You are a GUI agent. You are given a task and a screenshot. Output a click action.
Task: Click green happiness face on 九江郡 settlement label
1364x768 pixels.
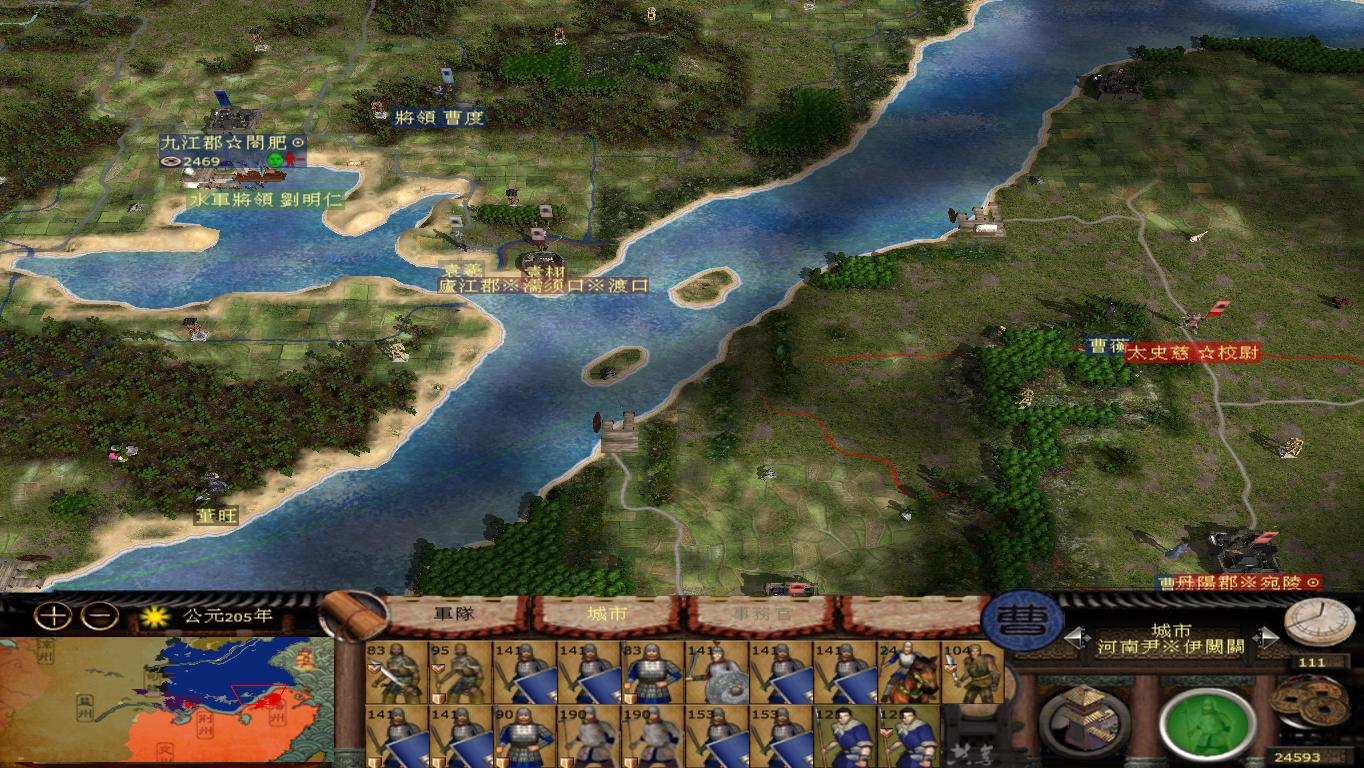coord(273,156)
